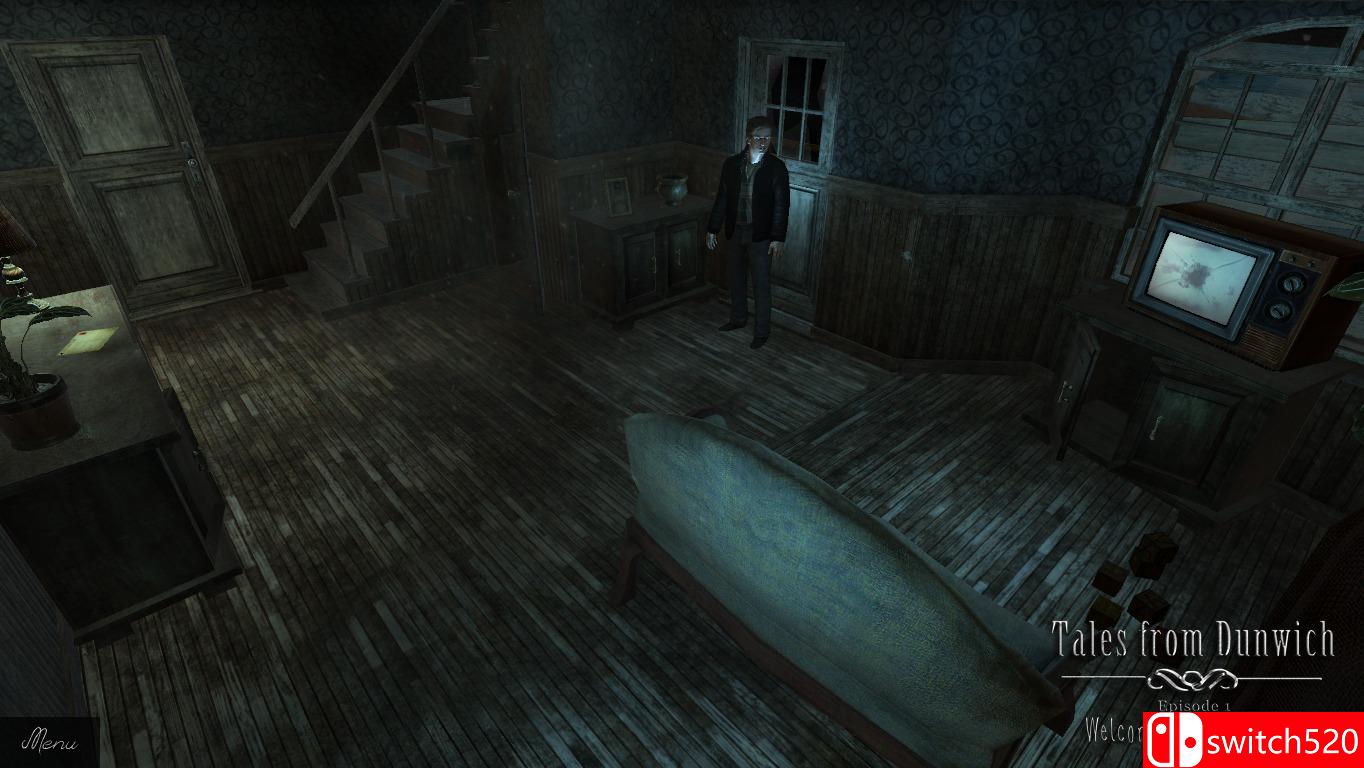Click the Episode 1 subtitle text
This screenshot has height=768, width=1364.
(1193, 707)
